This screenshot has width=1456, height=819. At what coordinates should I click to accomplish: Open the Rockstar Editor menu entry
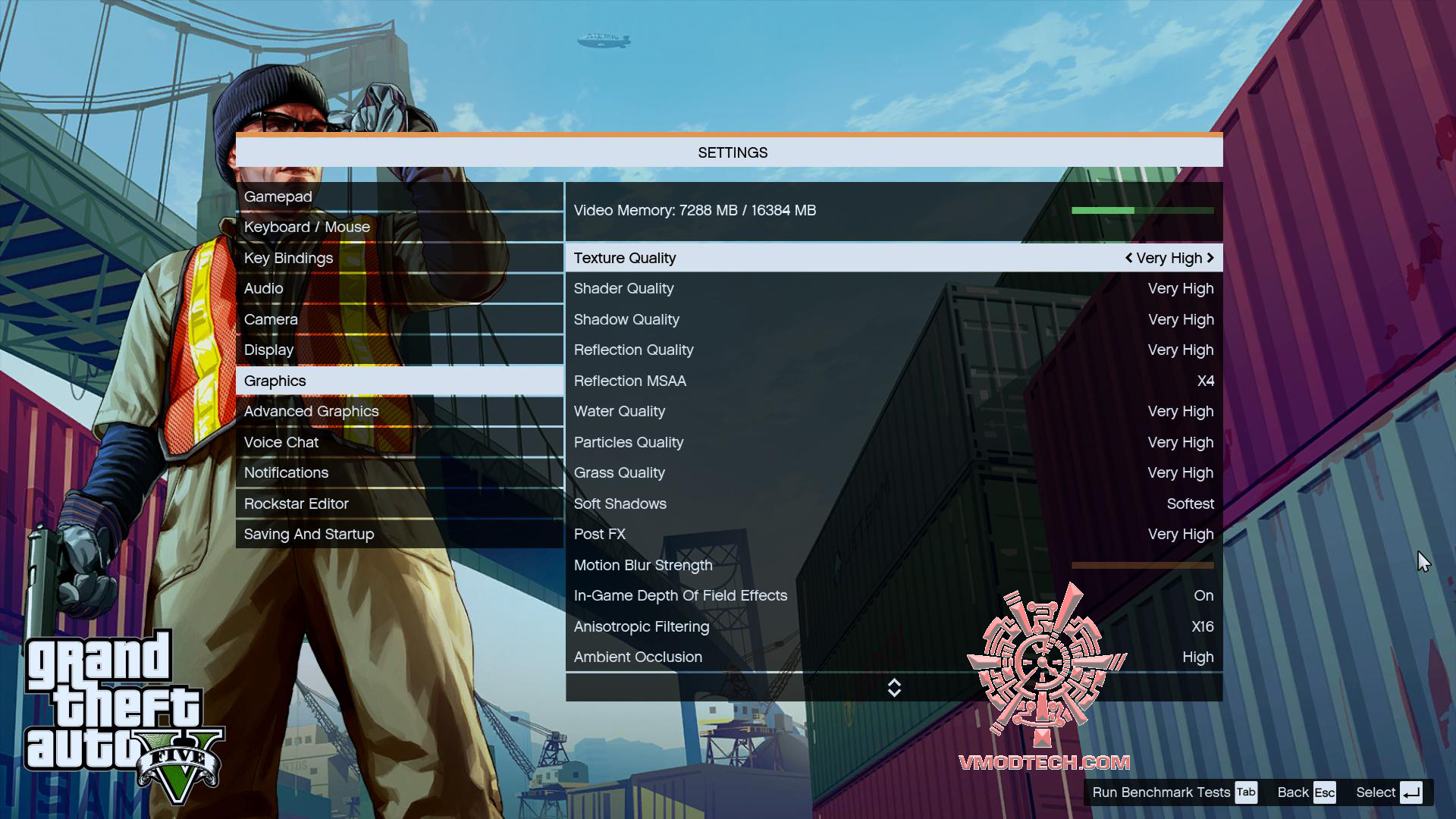(297, 504)
